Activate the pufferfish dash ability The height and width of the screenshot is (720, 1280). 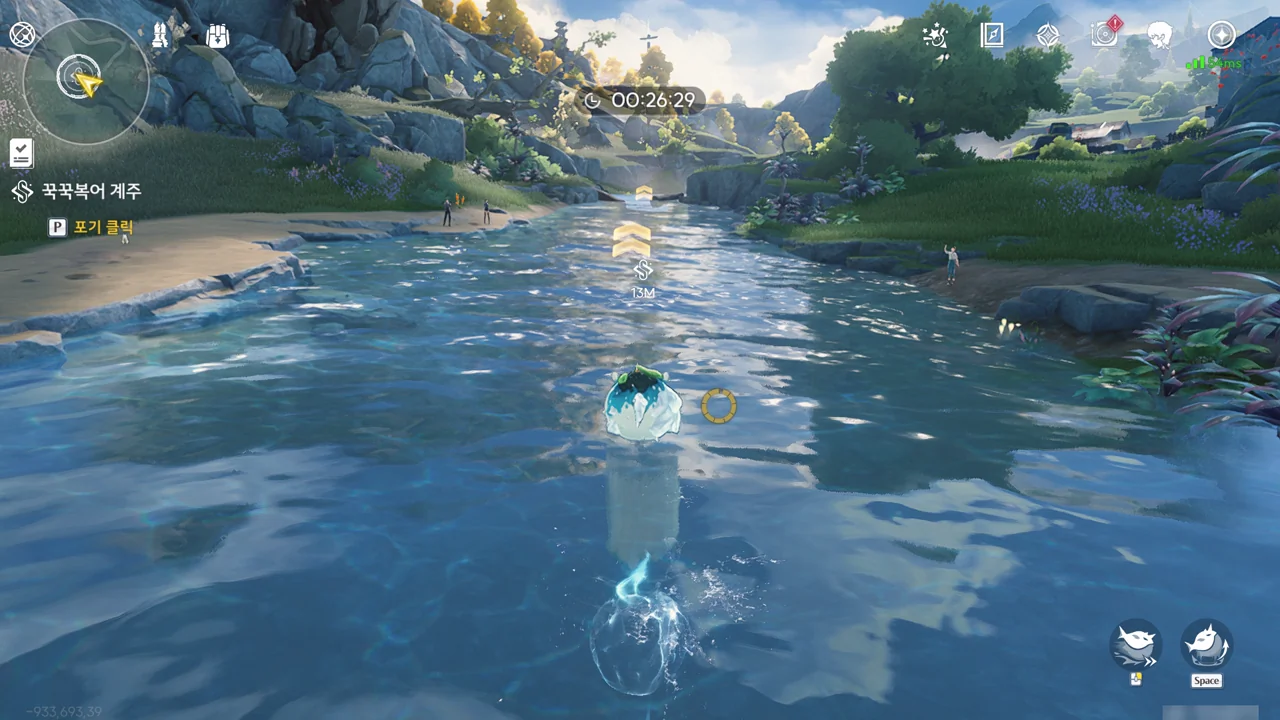(1135, 645)
